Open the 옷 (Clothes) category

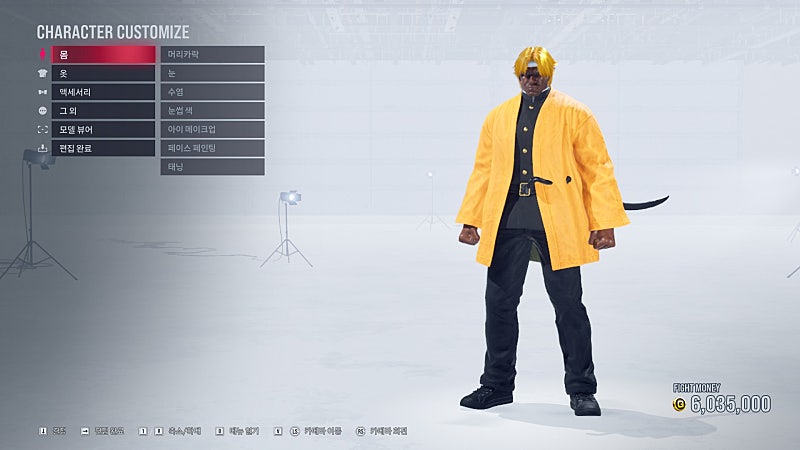coord(104,73)
